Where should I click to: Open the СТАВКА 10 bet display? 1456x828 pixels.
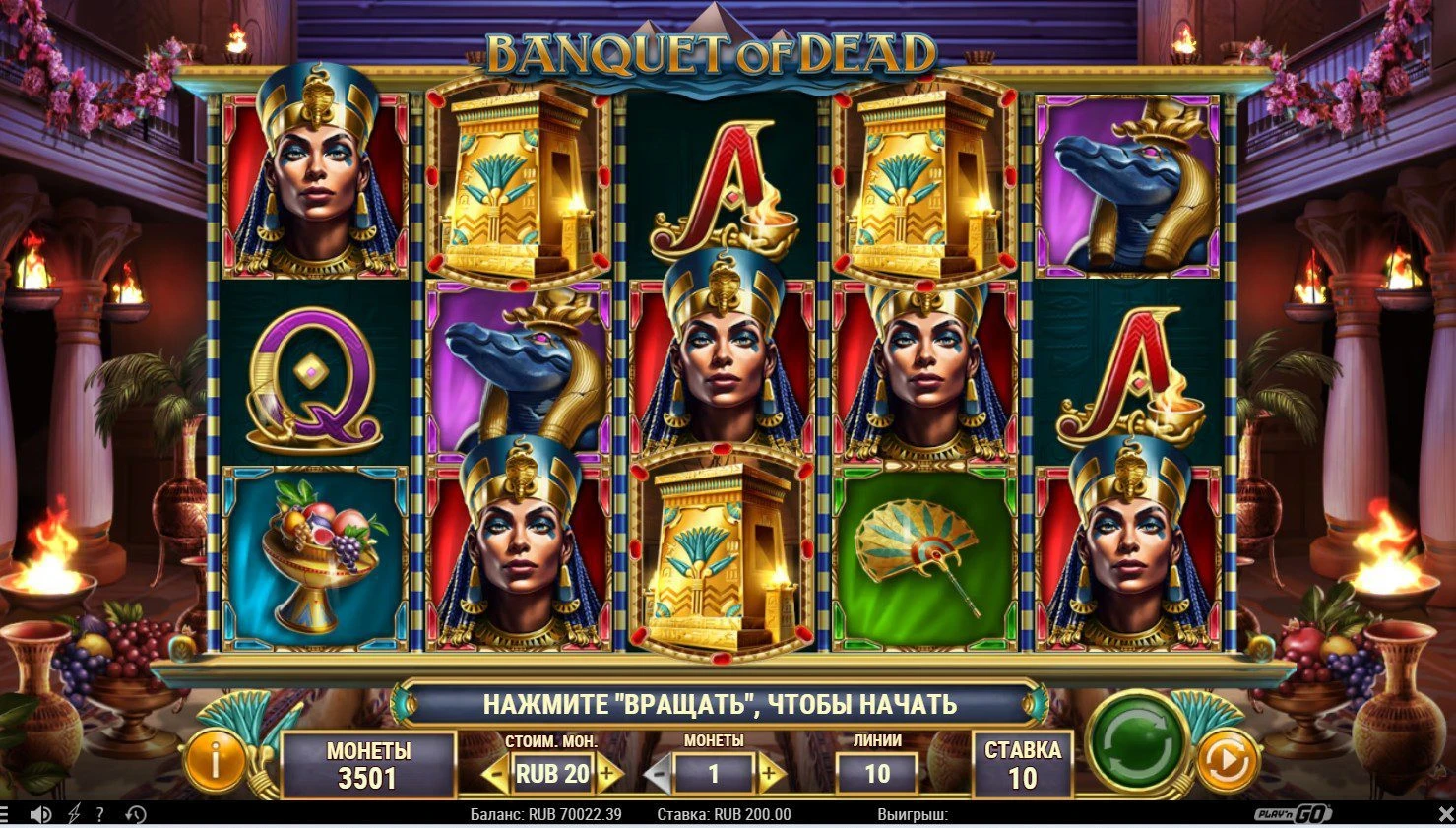tap(1021, 763)
